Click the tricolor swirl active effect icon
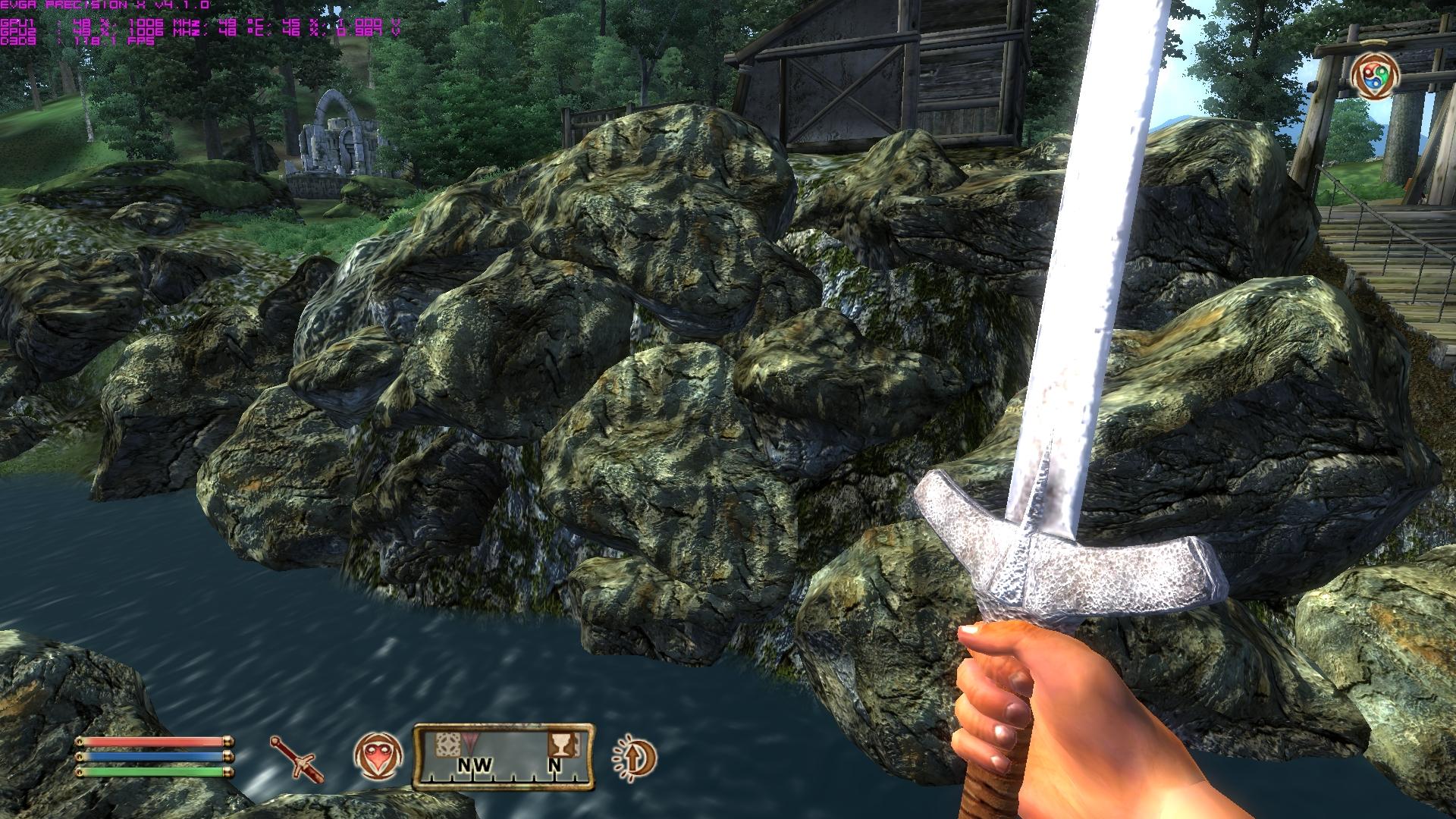Image resolution: width=1456 pixels, height=819 pixels. click(x=1374, y=75)
